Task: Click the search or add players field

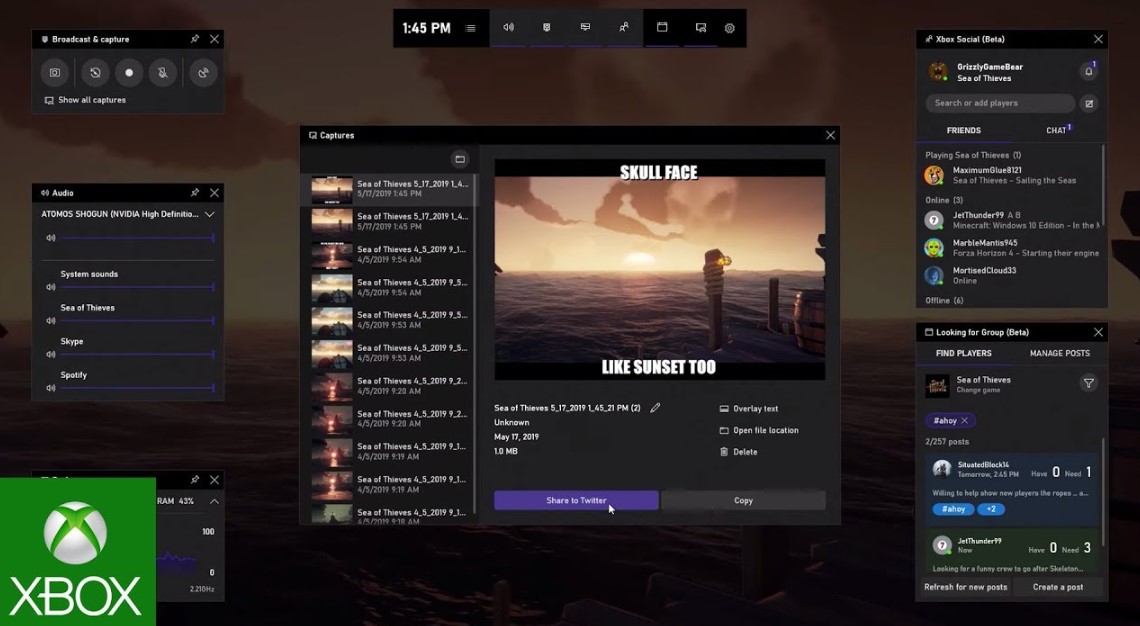Action: click(x=1000, y=103)
